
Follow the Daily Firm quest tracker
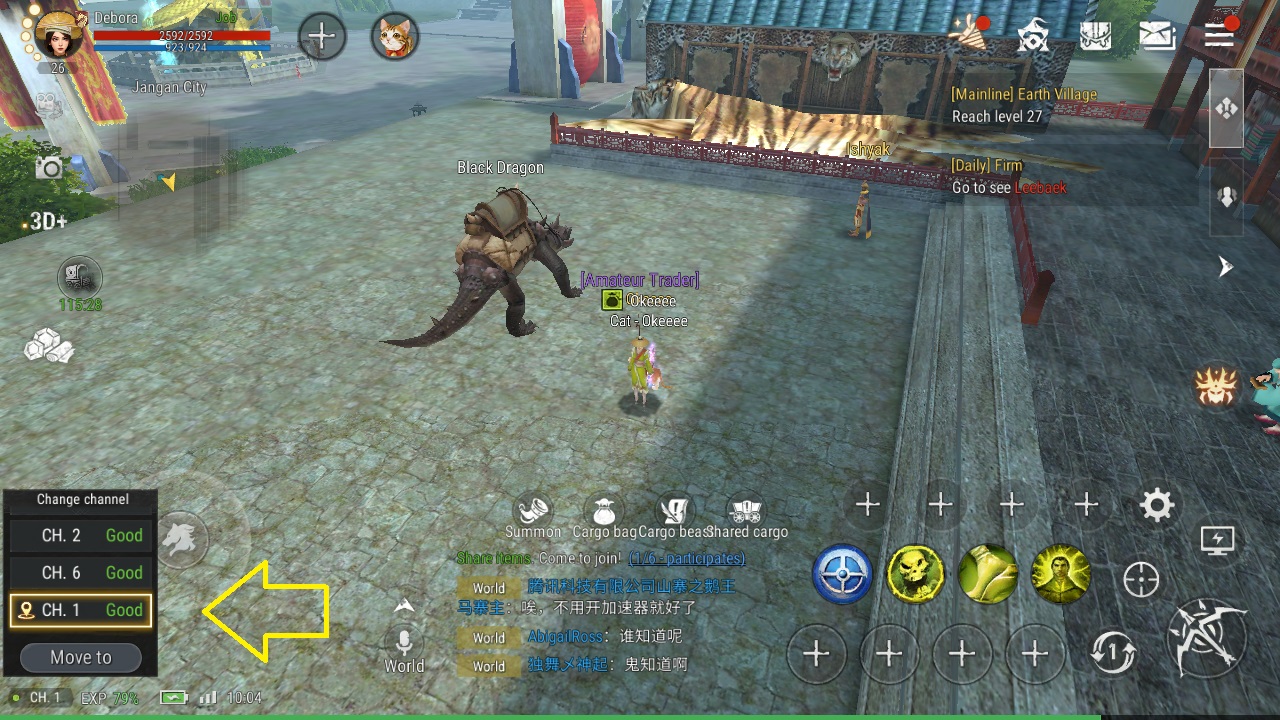pyautogui.click(x=1009, y=177)
